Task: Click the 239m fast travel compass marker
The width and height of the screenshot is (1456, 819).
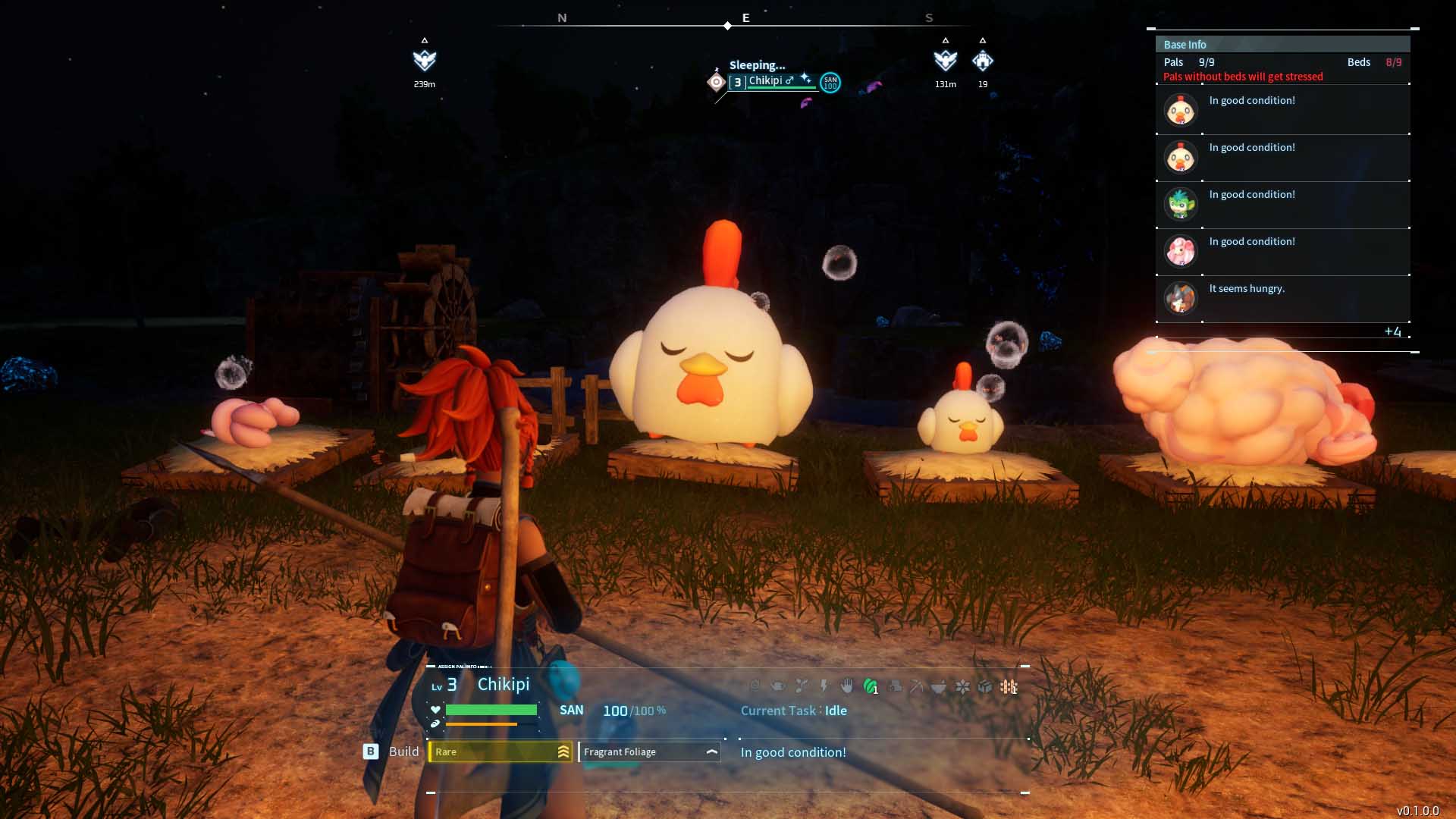Action: [x=425, y=61]
